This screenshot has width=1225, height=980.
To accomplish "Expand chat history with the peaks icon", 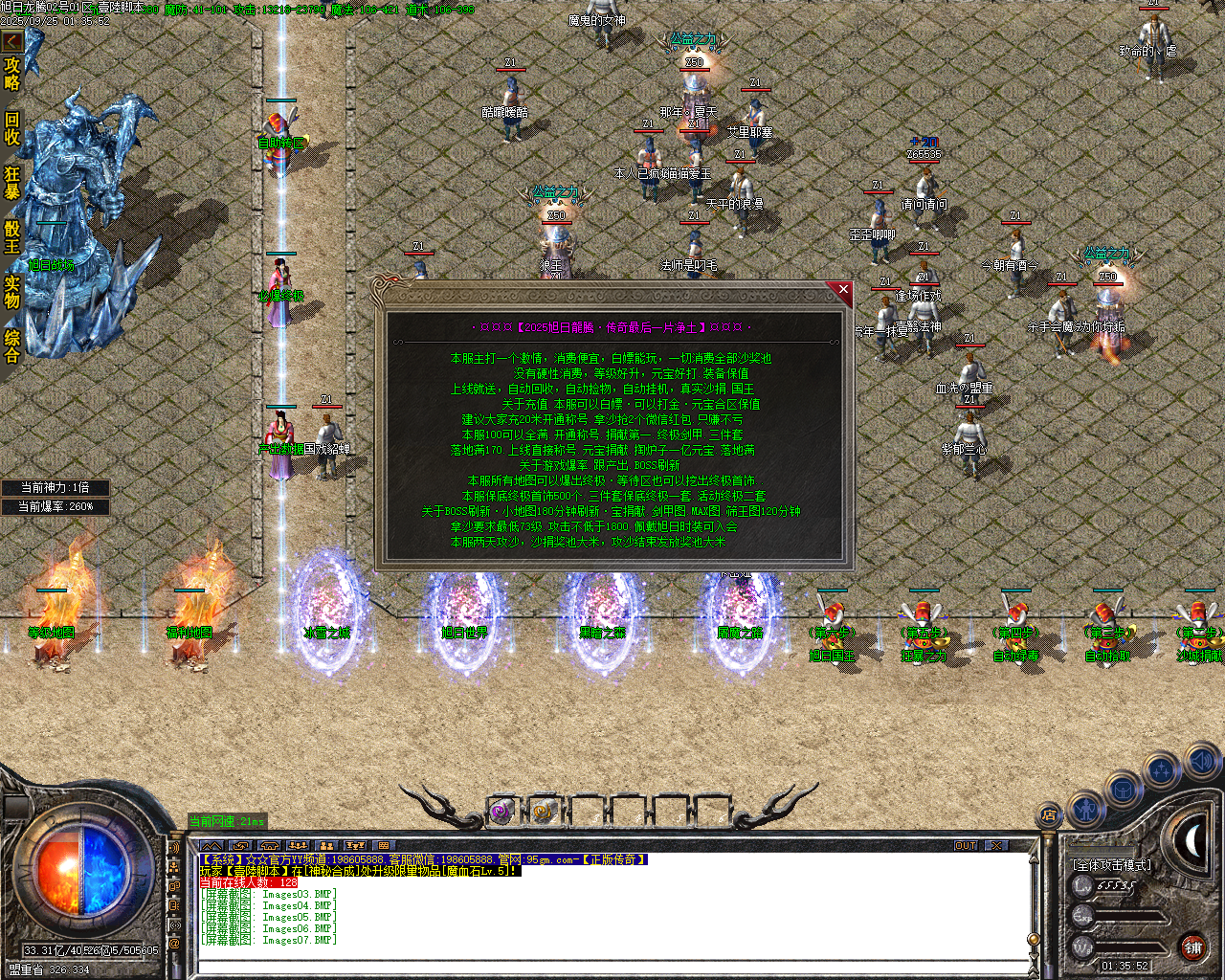I will point(211,846).
